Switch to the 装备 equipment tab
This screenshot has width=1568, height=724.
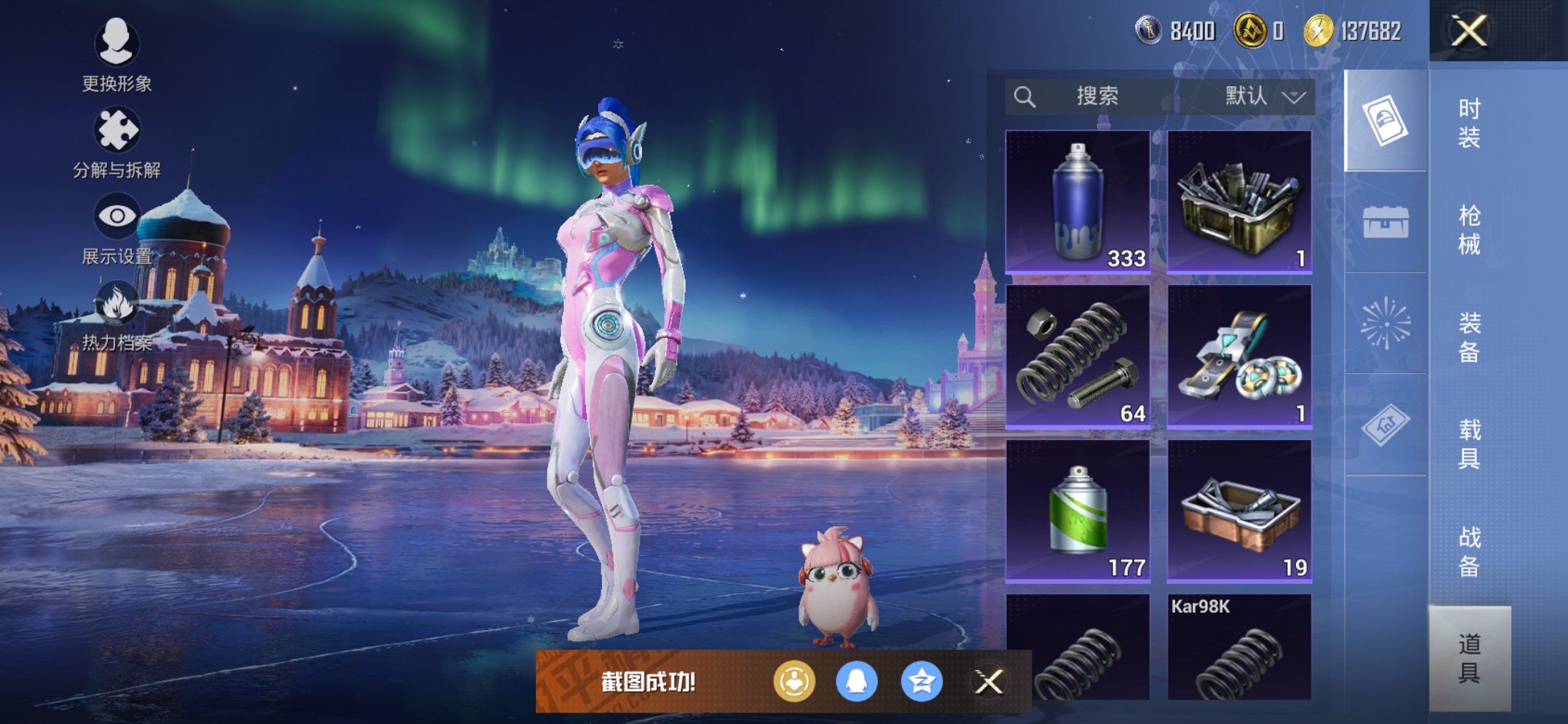(1469, 337)
